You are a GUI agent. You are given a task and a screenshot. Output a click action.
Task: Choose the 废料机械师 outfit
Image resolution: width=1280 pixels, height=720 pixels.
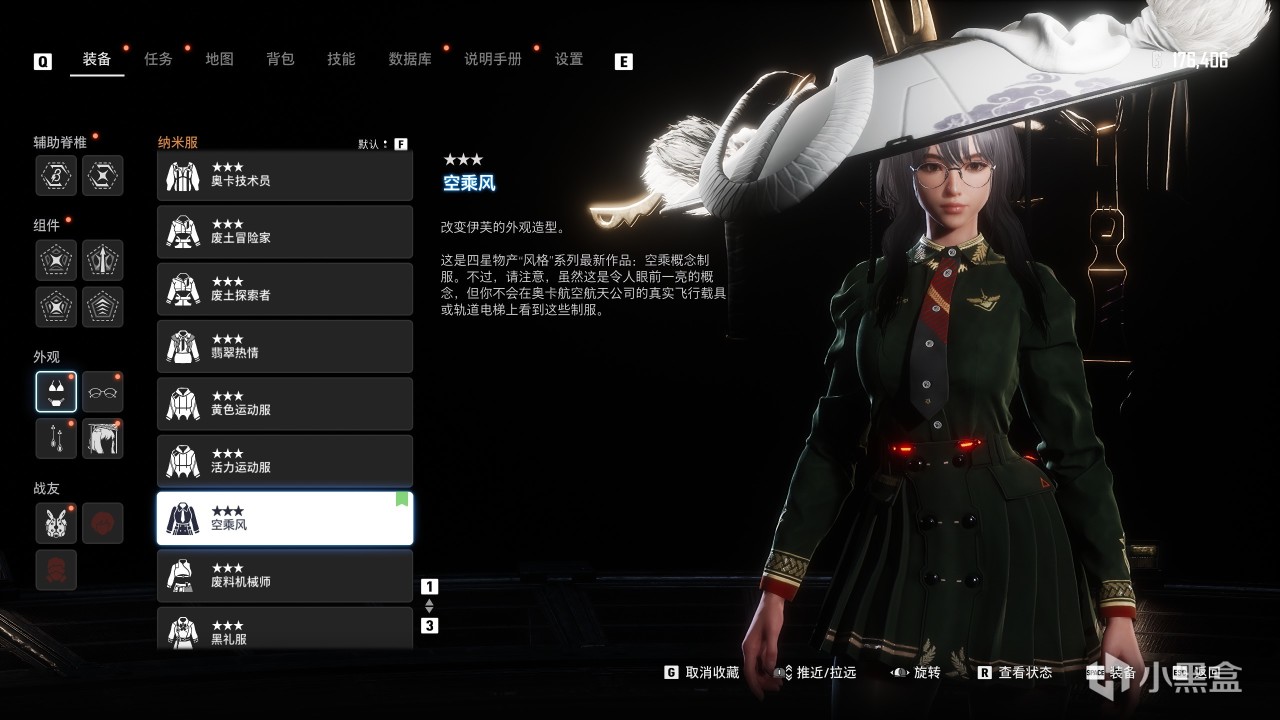coord(285,575)
